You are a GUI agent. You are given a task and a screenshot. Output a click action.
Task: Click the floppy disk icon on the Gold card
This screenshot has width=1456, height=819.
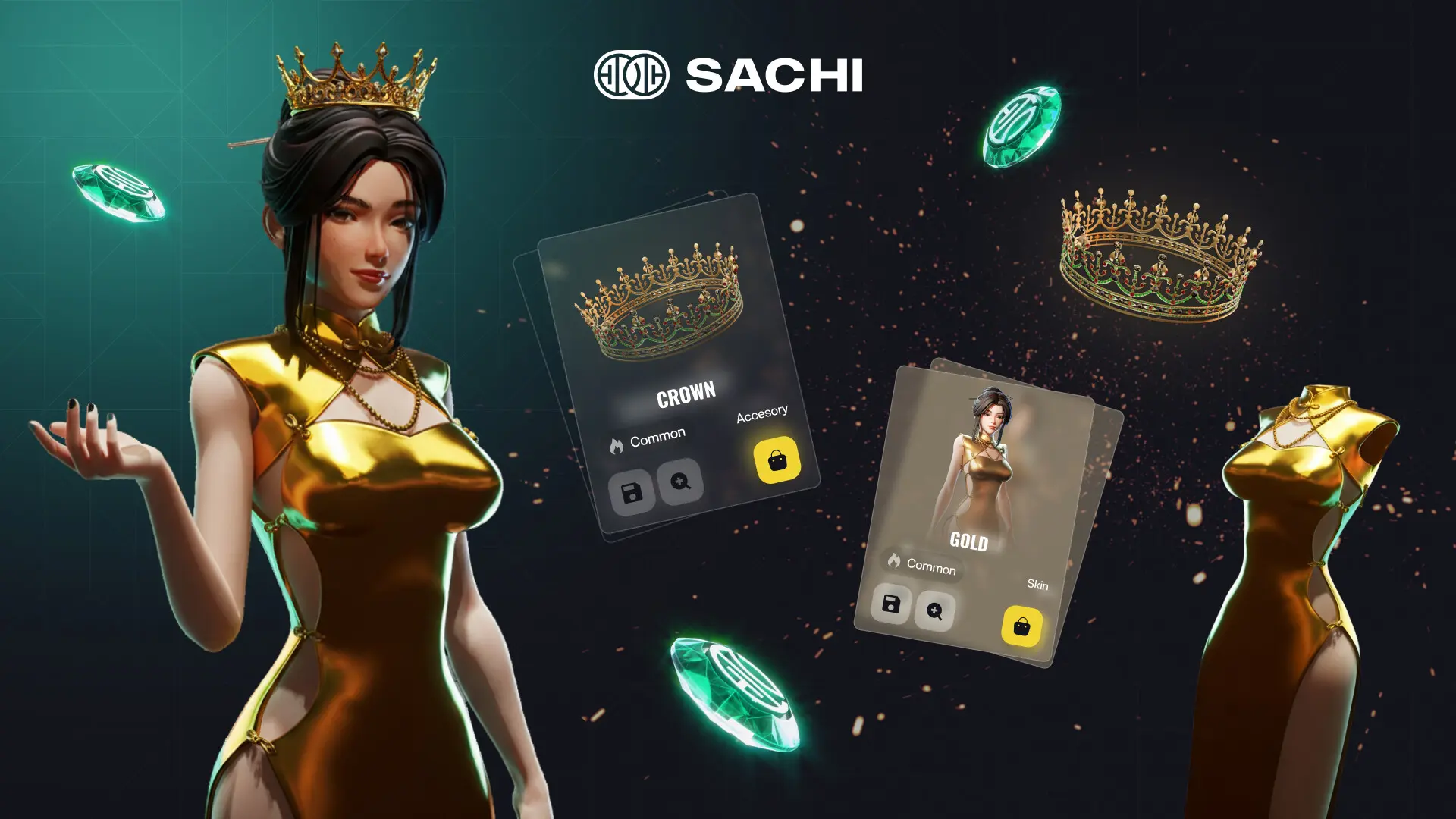(x=891, y=604)
